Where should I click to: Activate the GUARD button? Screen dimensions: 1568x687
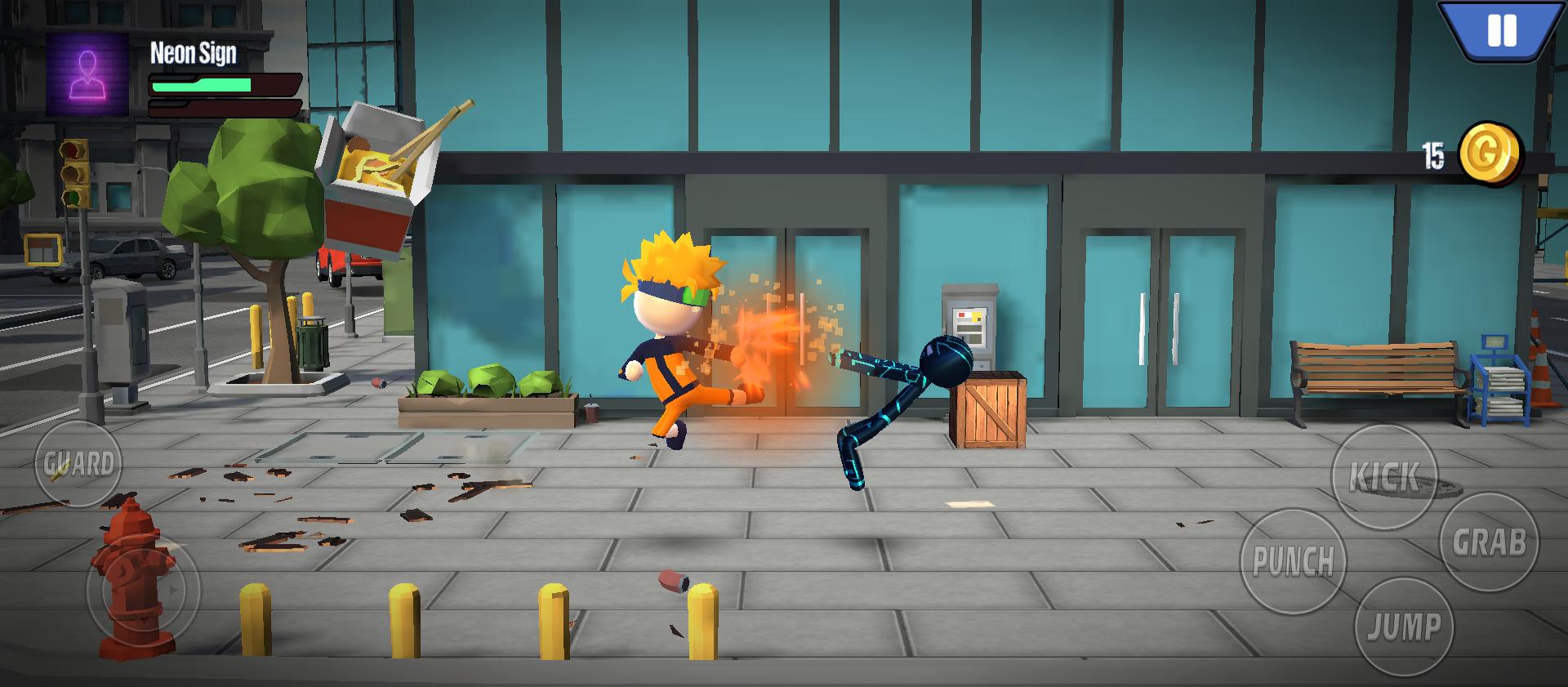(78, 465)
